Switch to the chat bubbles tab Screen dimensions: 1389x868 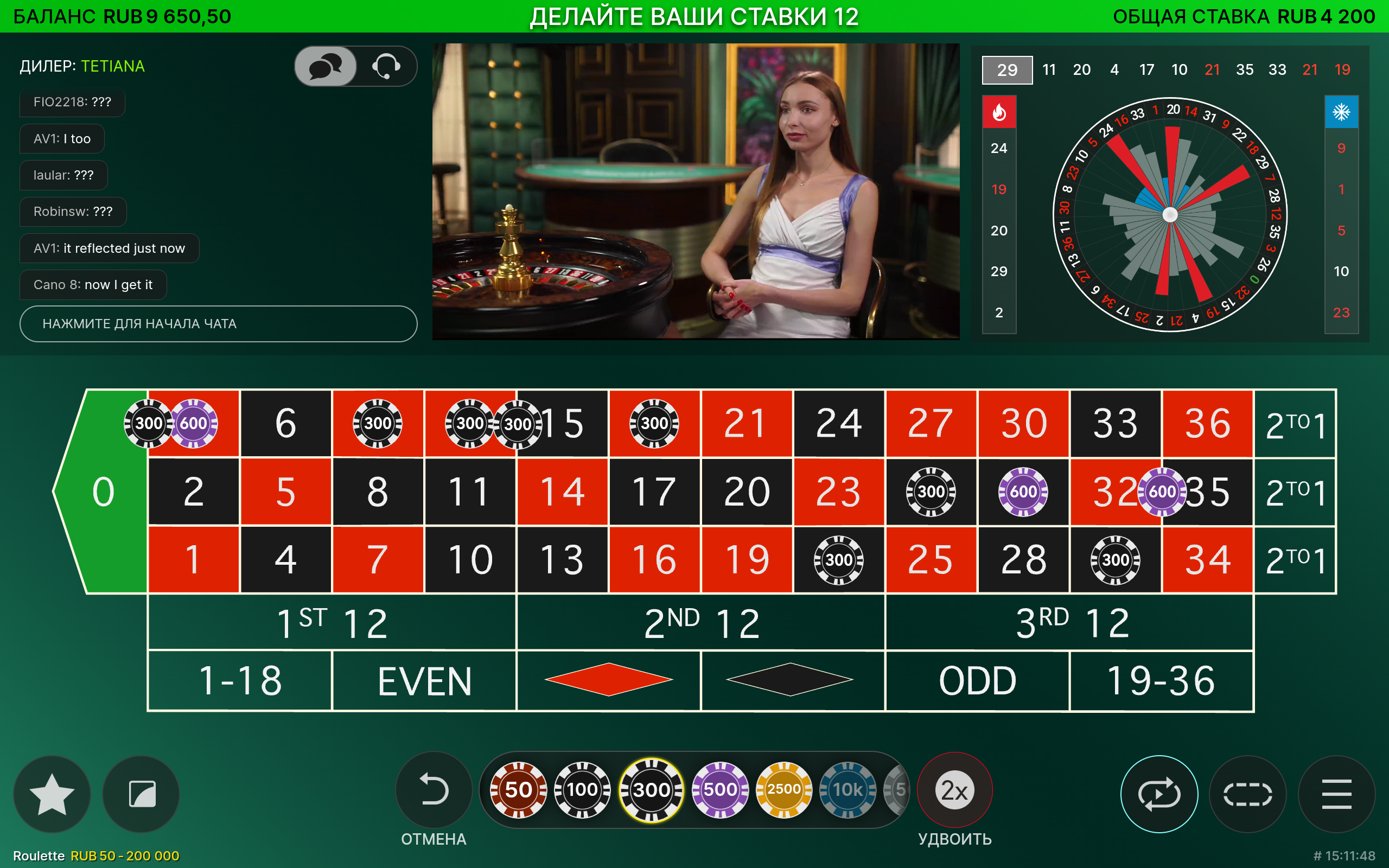(326, 67)
